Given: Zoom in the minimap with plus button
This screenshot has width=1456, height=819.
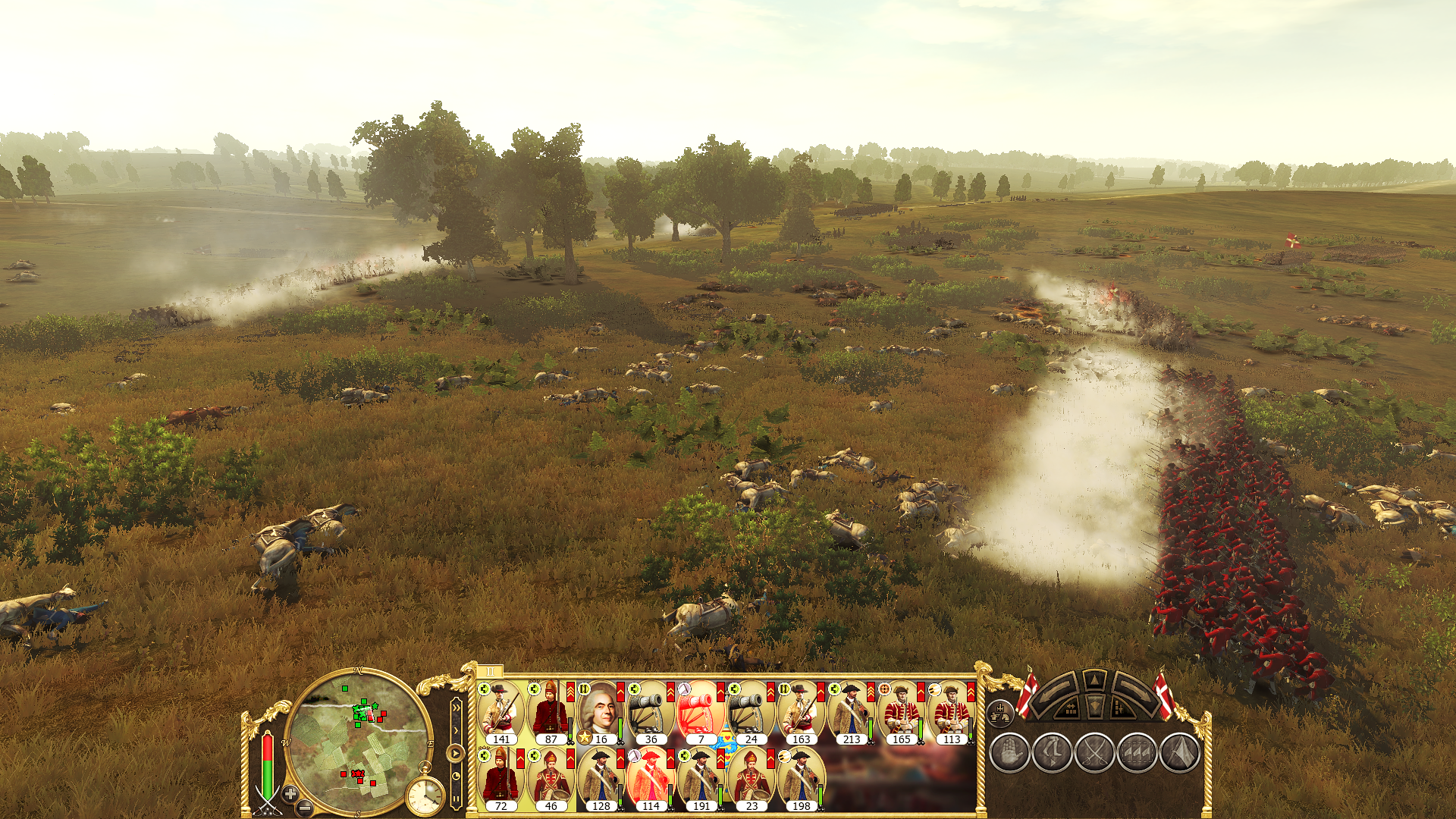Looking at the screenshot, I should [290, 794].
